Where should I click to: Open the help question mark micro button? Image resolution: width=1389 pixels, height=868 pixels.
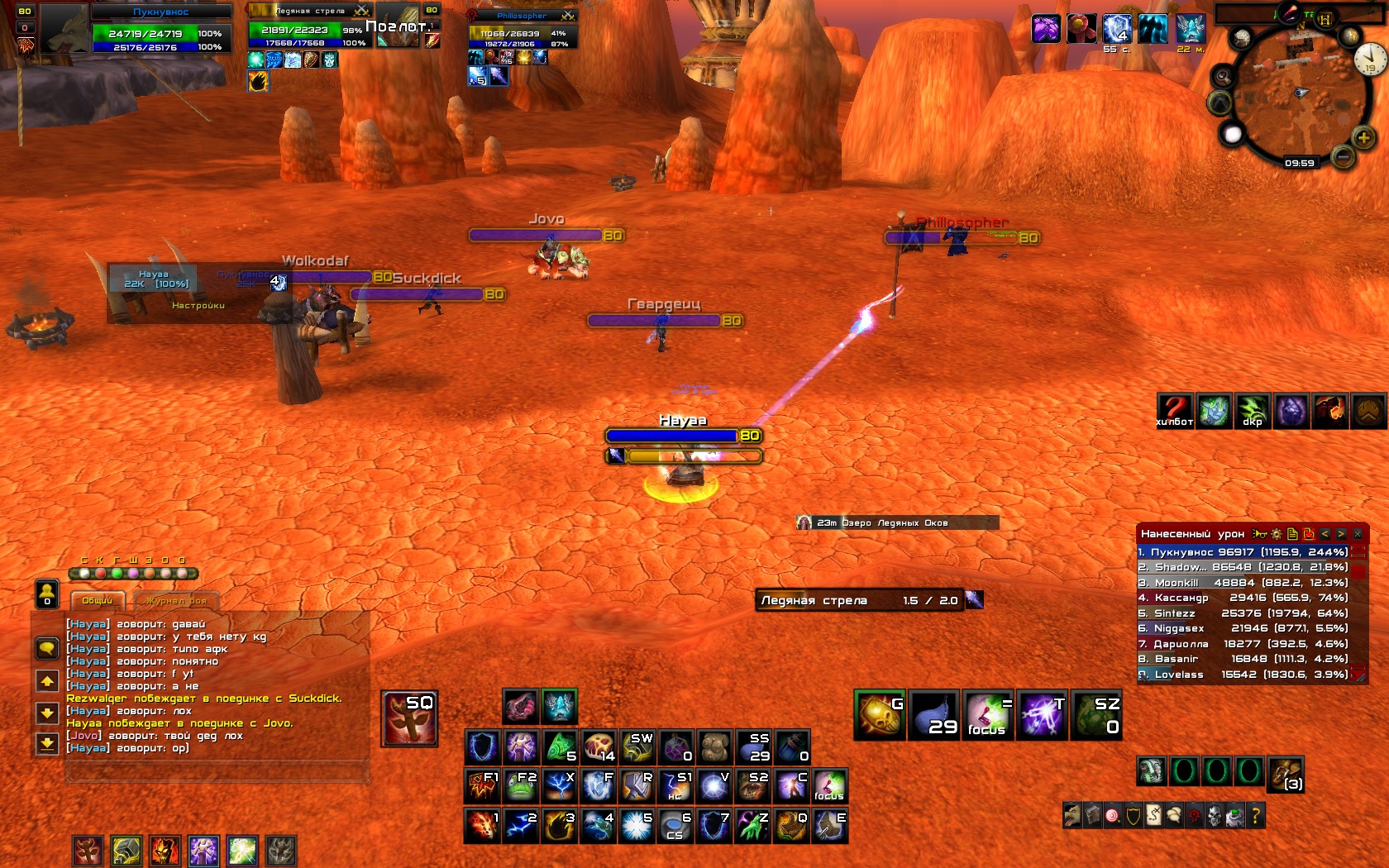(x=1255, y=817)
